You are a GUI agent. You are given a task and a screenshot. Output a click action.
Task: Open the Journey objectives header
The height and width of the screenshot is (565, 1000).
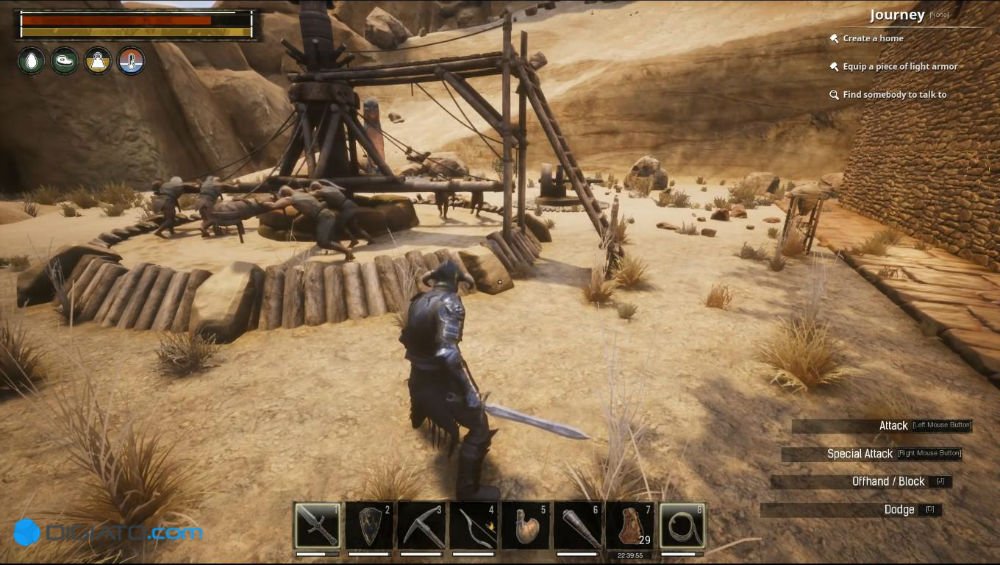pyautogui.click(x=897, y=15)
